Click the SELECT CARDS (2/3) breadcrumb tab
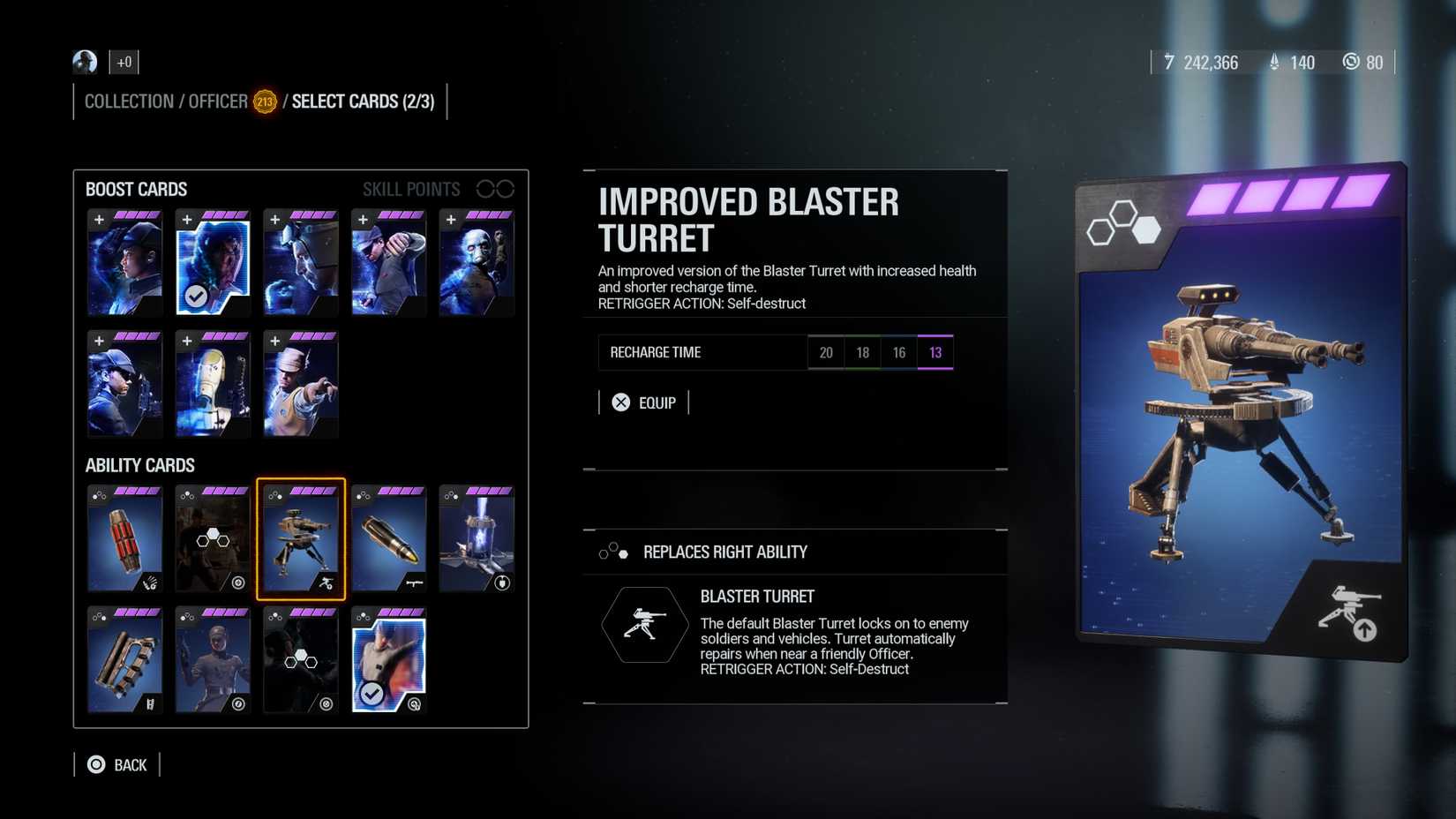 (x=364, y=101)
